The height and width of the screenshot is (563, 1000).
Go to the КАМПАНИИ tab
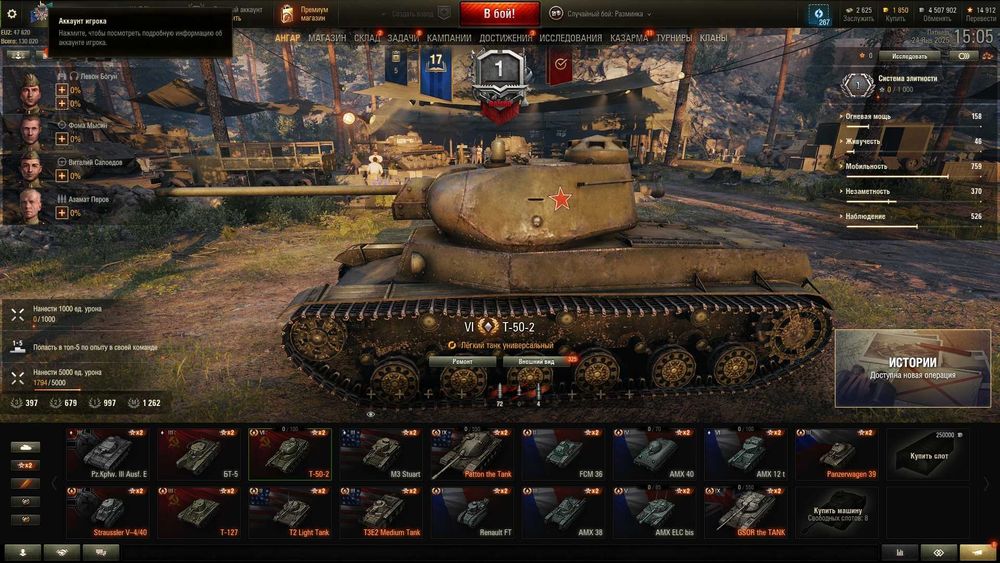coord(449,38)
